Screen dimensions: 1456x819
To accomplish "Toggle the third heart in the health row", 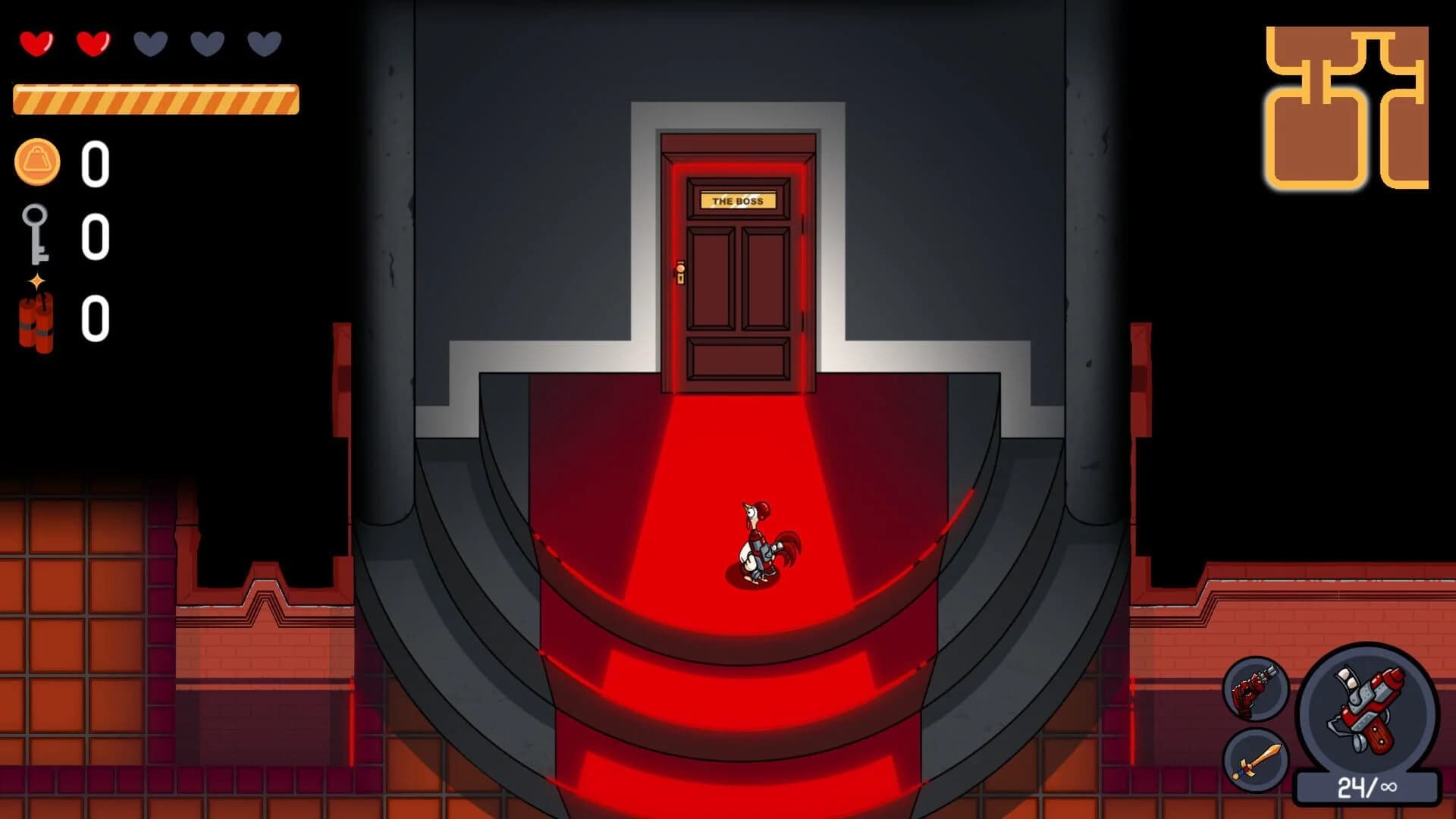I will pos(149,43).
